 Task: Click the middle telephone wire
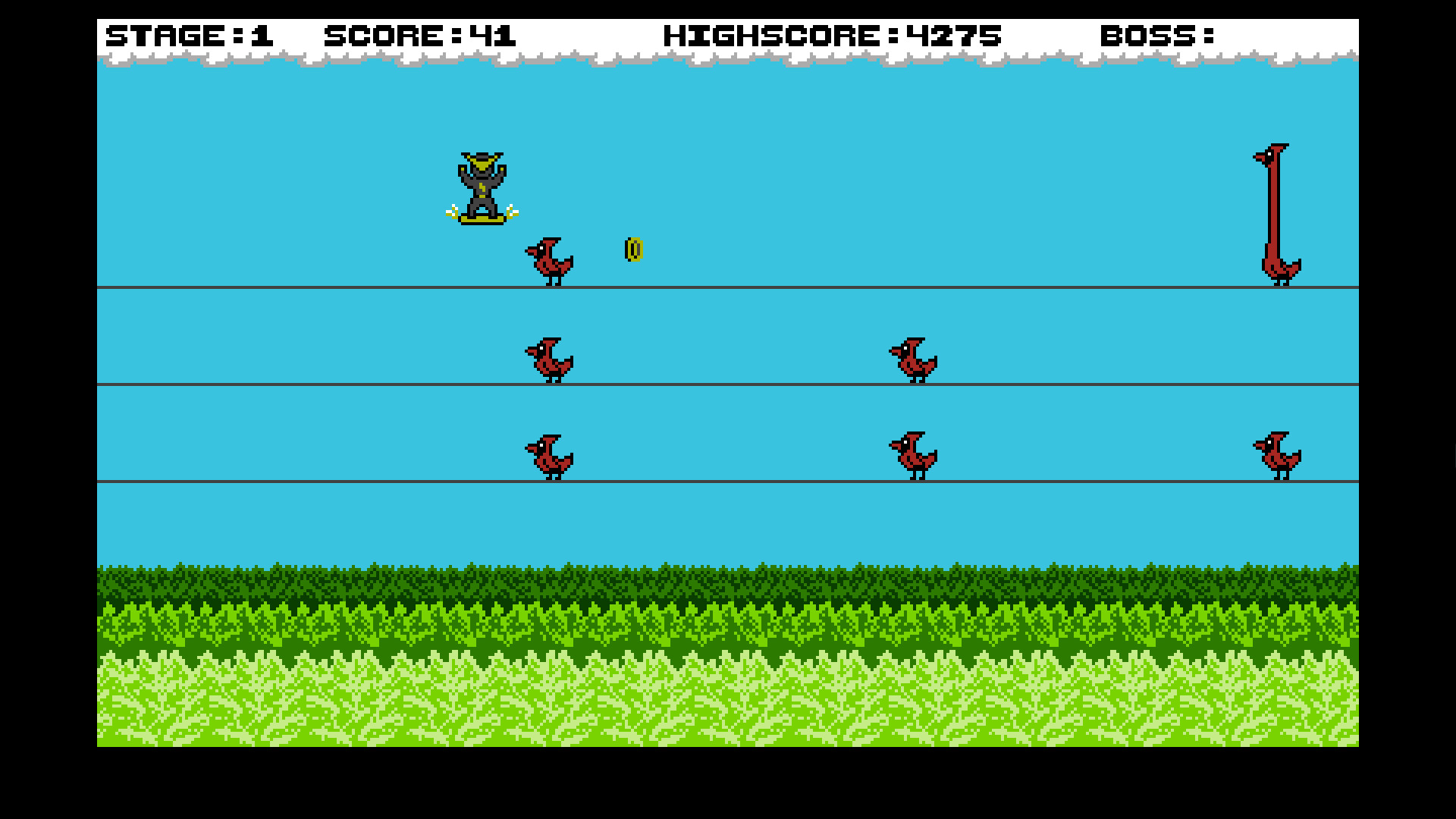(x=303, y=384)
